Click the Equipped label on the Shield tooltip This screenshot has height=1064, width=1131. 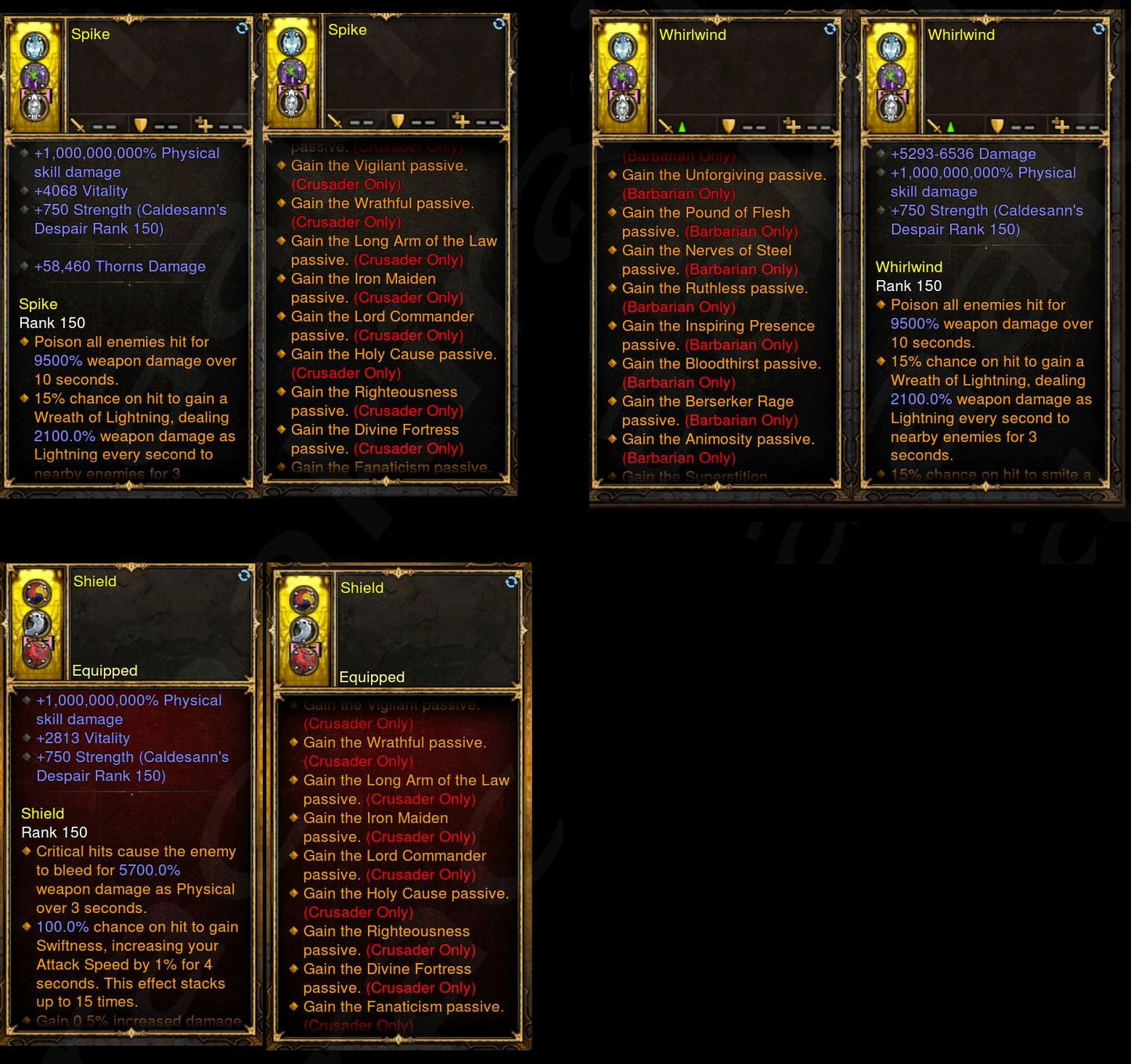coord(106,670)
